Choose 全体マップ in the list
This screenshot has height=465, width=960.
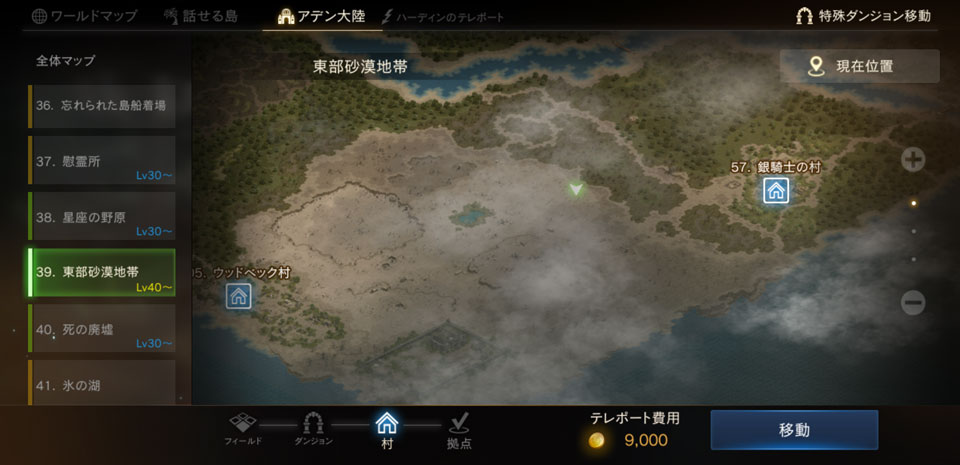[x=66, y=61]
